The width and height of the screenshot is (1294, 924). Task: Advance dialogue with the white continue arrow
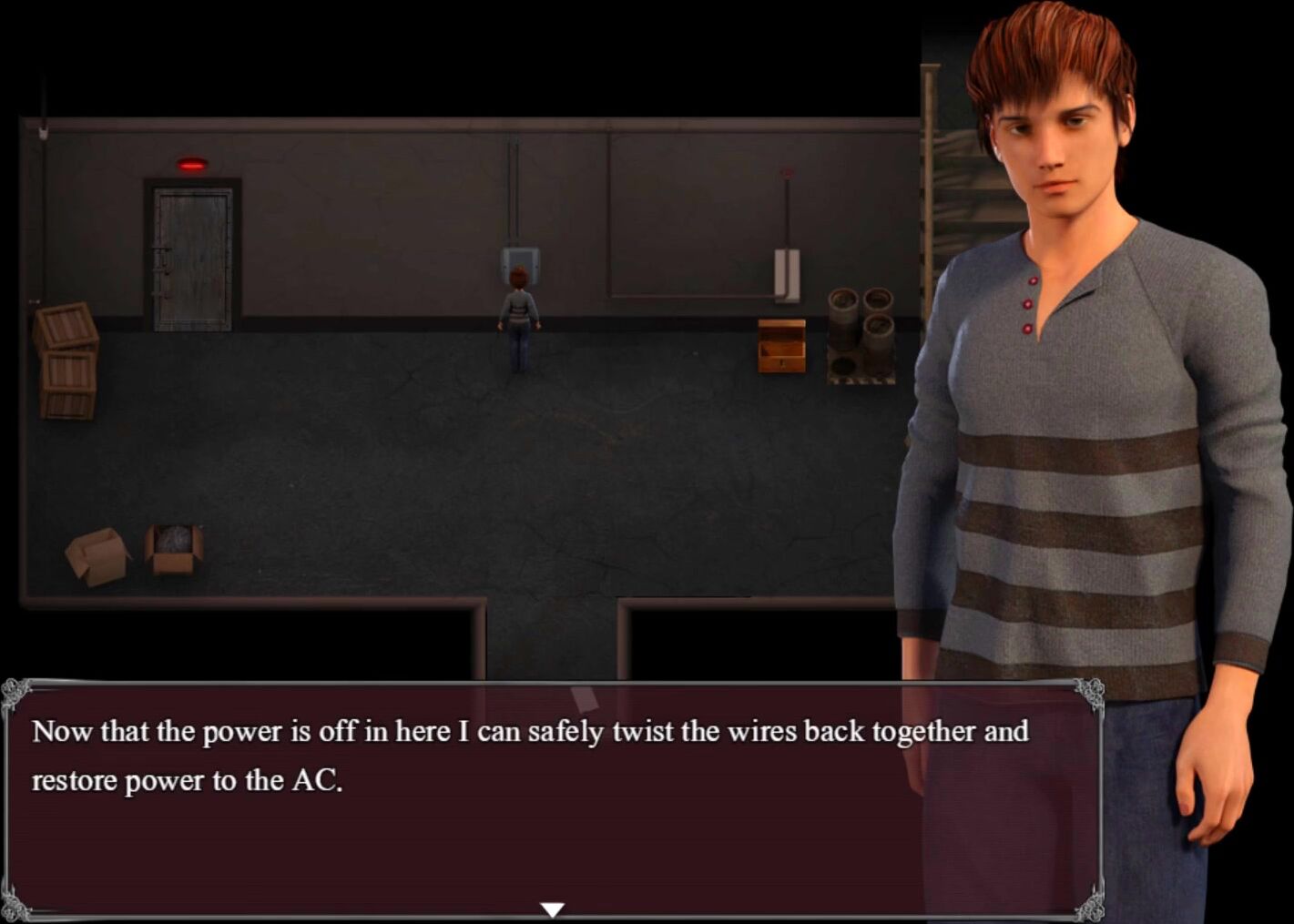tap(552, 909)
